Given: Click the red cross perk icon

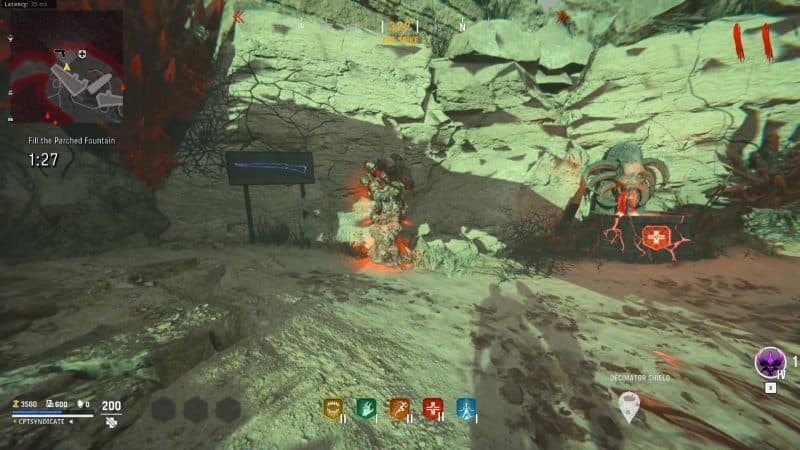Looking at the screenshot, I should 432,408.
